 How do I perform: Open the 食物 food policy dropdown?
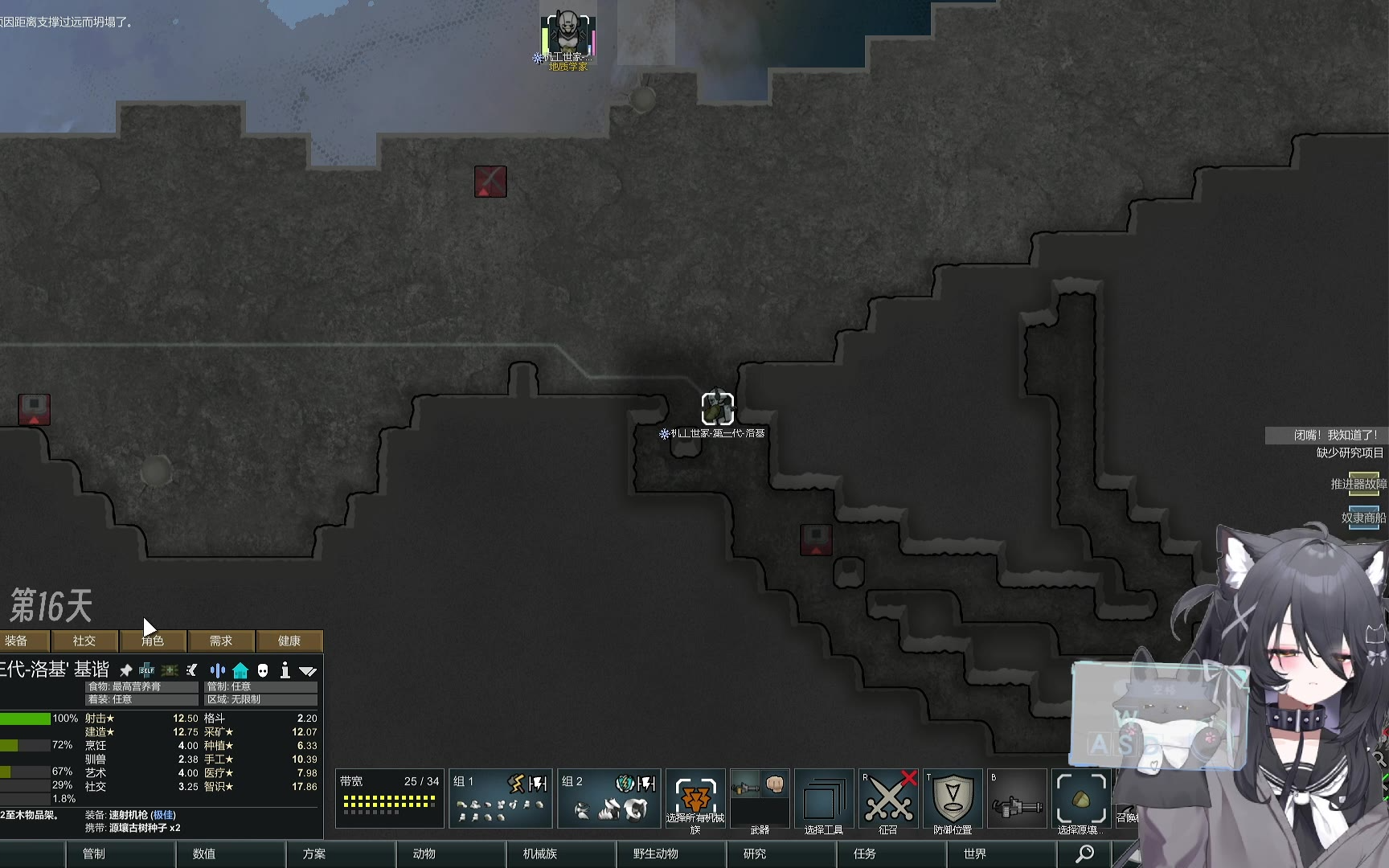pyautogui.click(x=141, y=686)
